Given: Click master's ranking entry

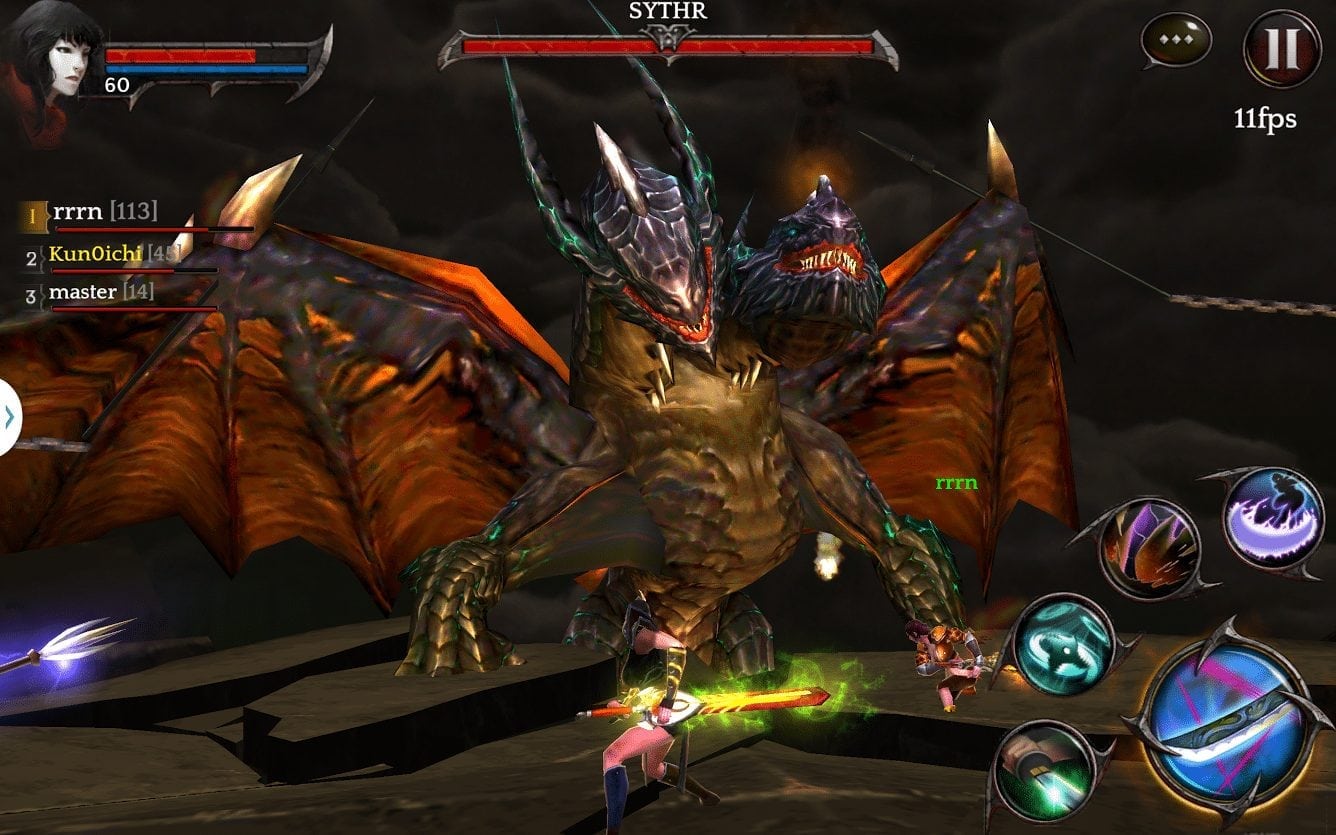Looking at the screenshot, I should [88, 291].
